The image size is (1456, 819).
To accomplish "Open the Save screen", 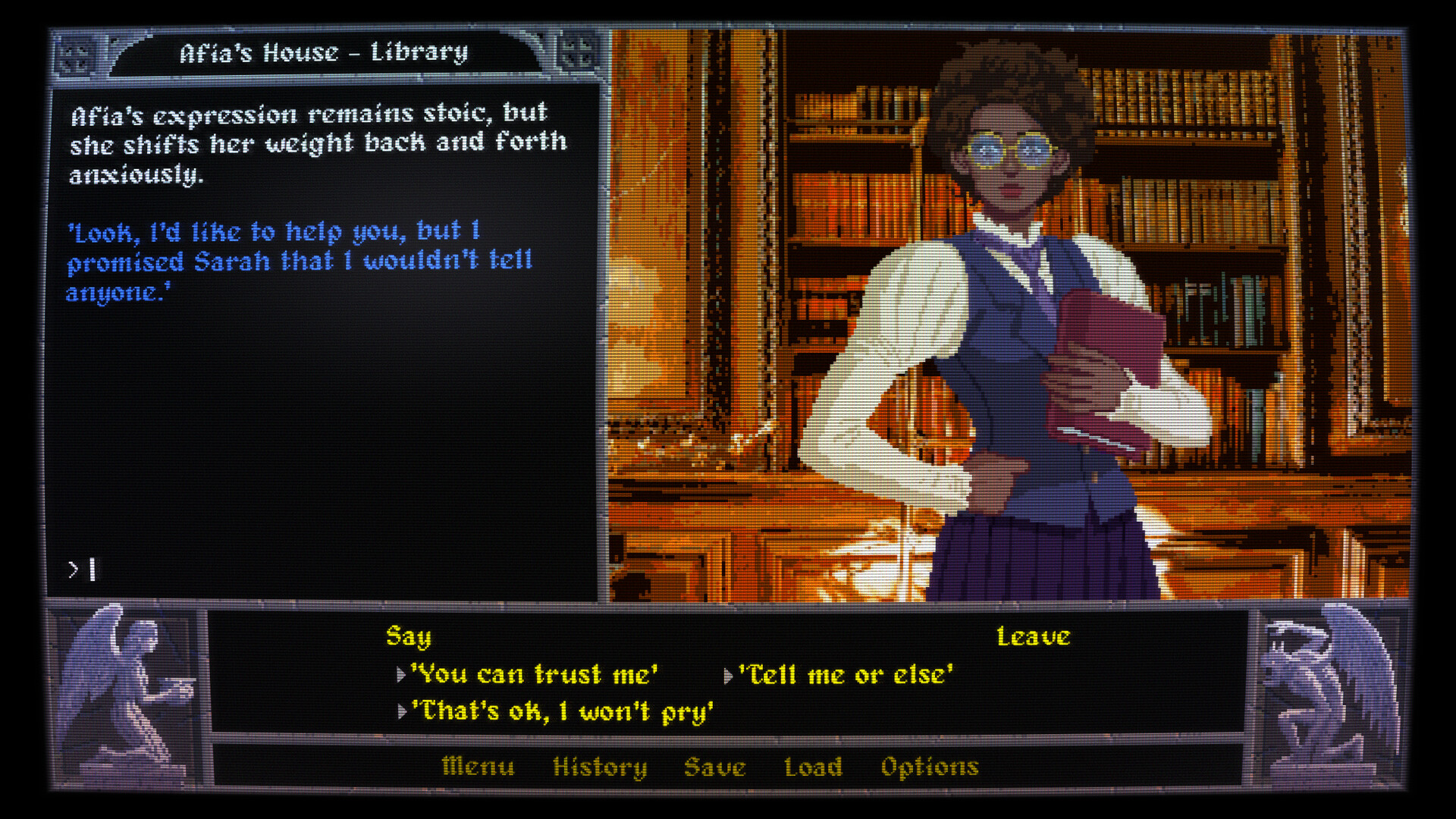I will (x=716, y=767).
